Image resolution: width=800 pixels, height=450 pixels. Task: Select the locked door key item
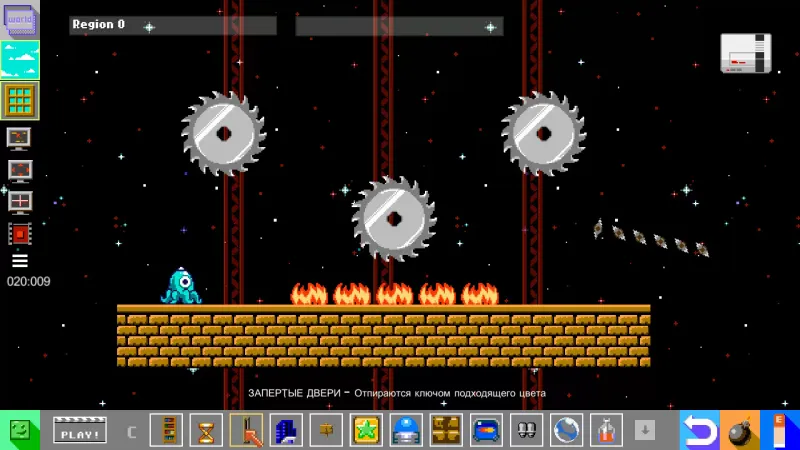click(x=246, y=430)
